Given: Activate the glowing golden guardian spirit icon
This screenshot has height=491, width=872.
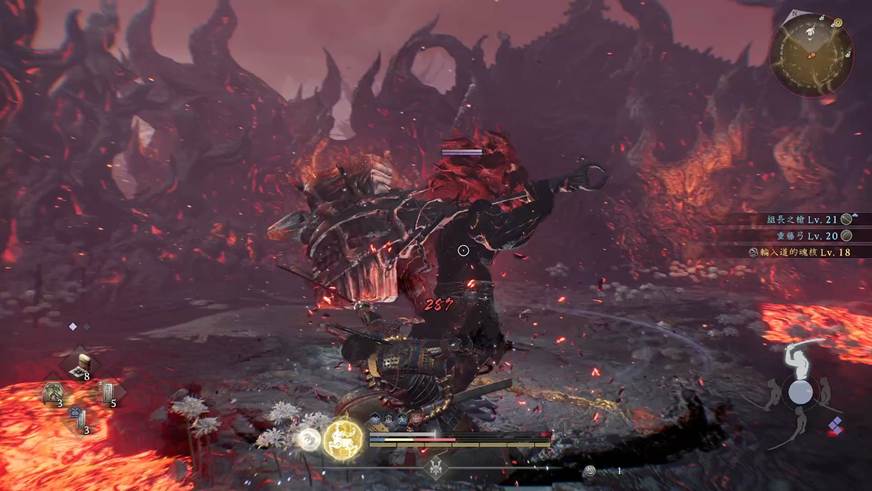Looking at the screenshot, I should point(343,438).
